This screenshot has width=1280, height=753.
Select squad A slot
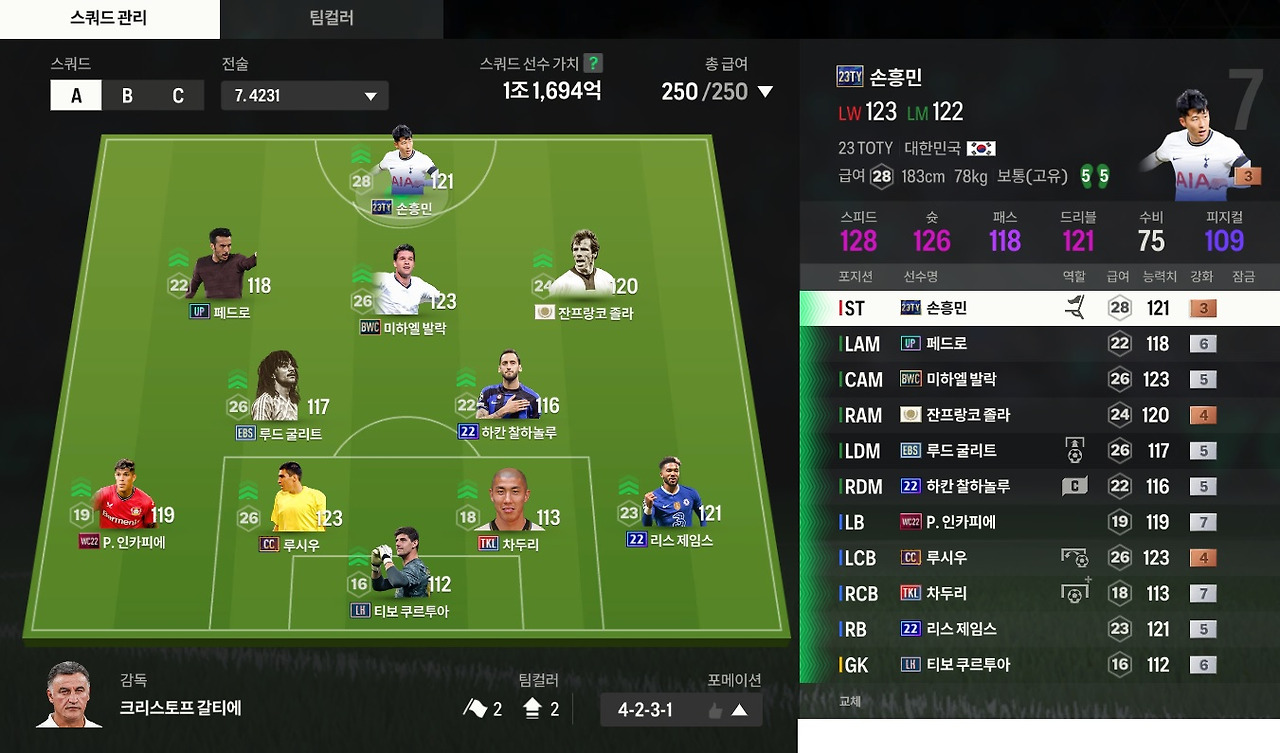[75, 95]
